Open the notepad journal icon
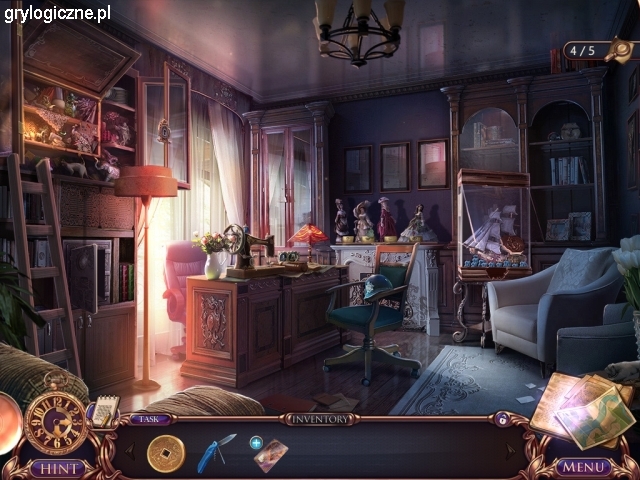The width and height of the screenshot is (640, 480). (x=104, y=409)
